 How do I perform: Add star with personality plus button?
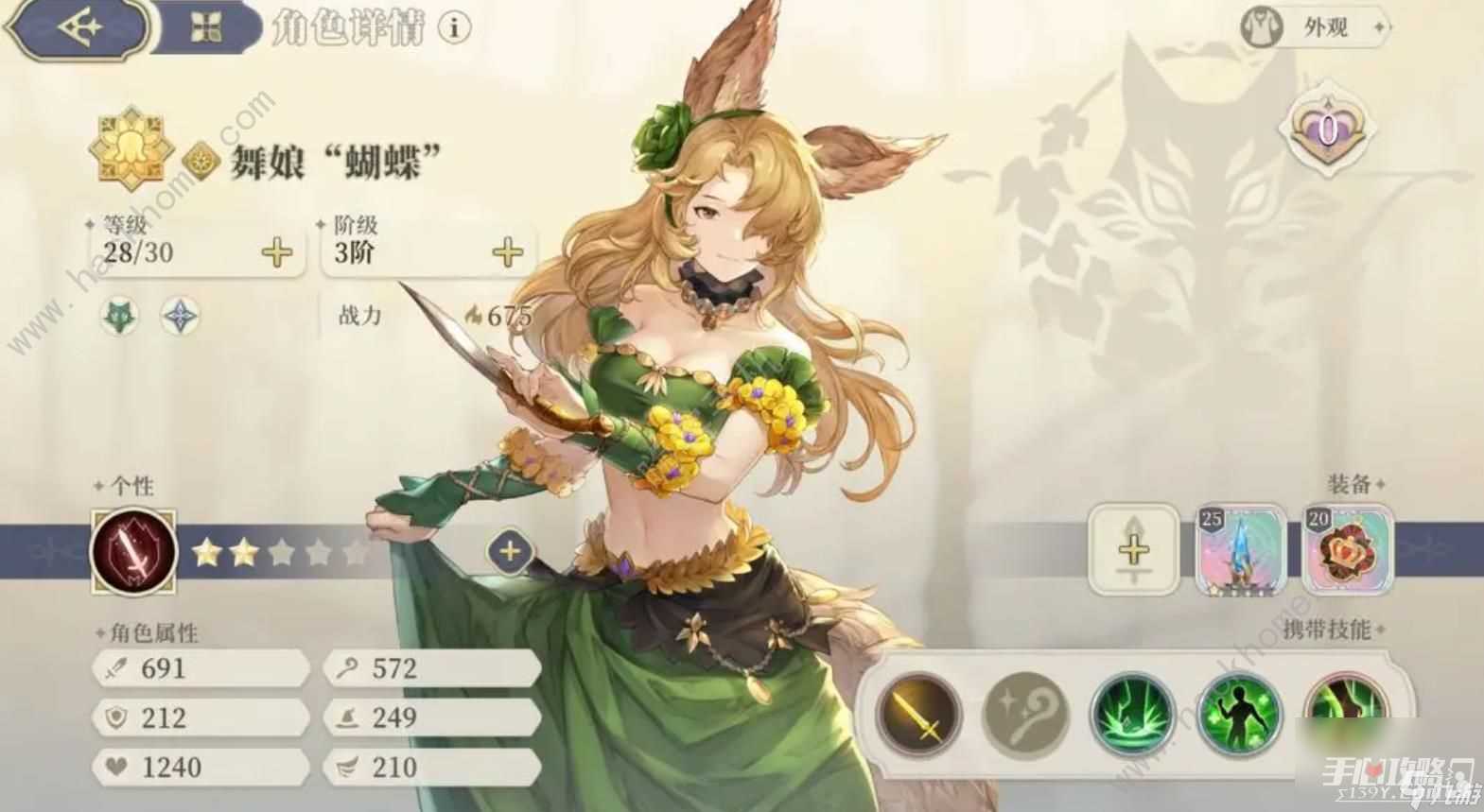point(509,551)
